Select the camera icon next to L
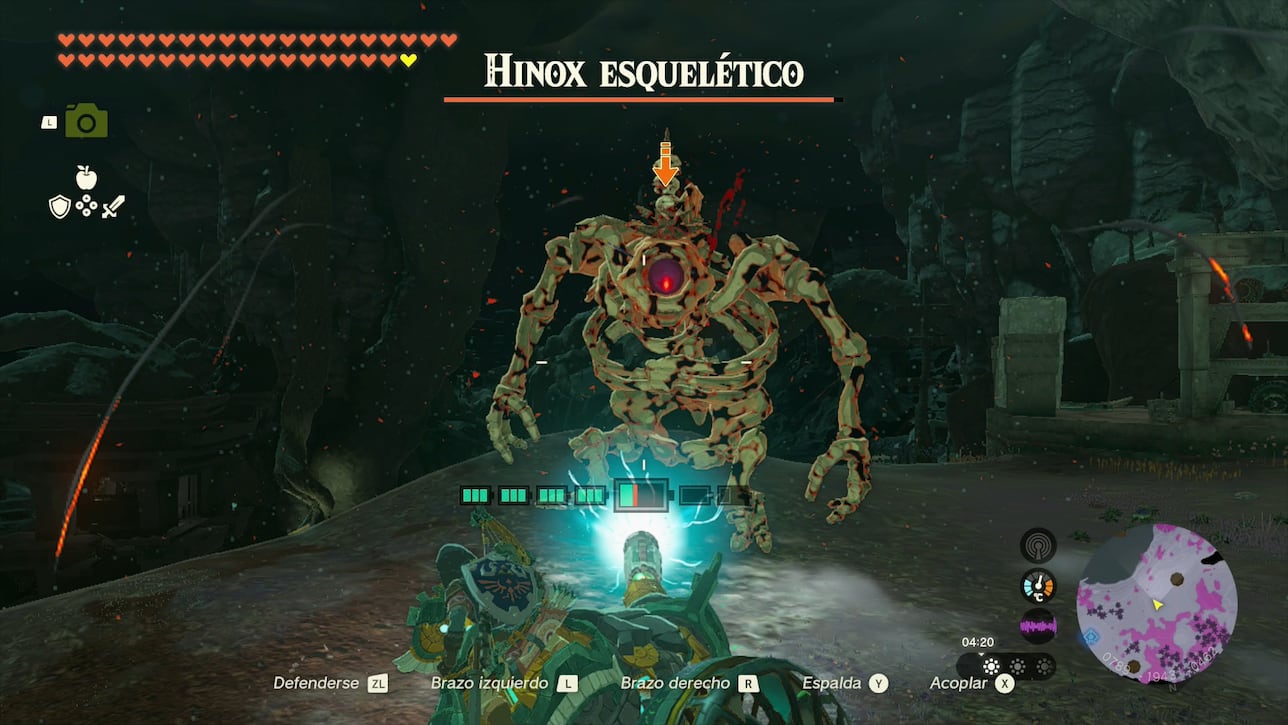Viewport: 1288px width, 725px height. (85, 119)
